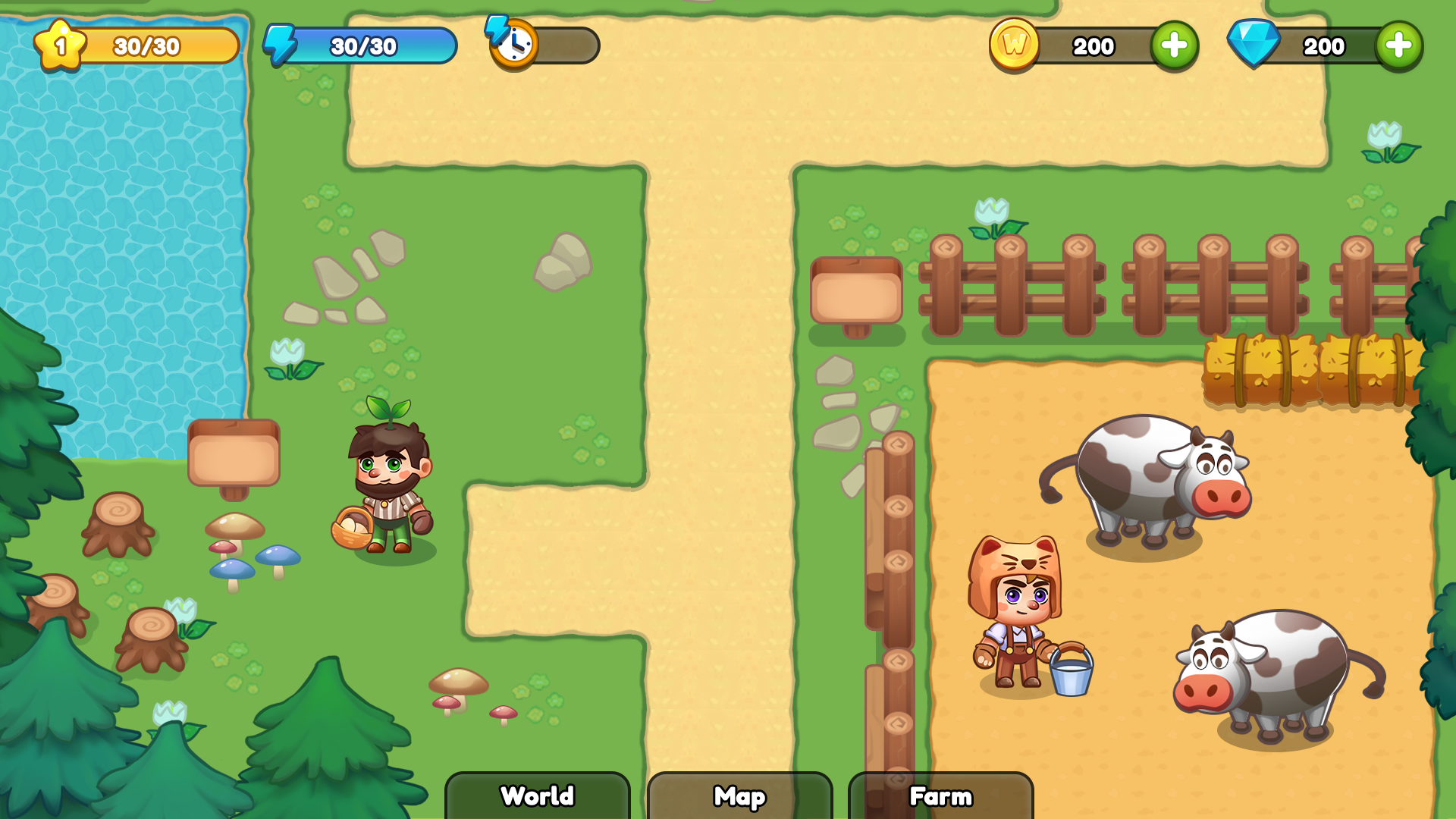Click the energy progress bar

364,45
